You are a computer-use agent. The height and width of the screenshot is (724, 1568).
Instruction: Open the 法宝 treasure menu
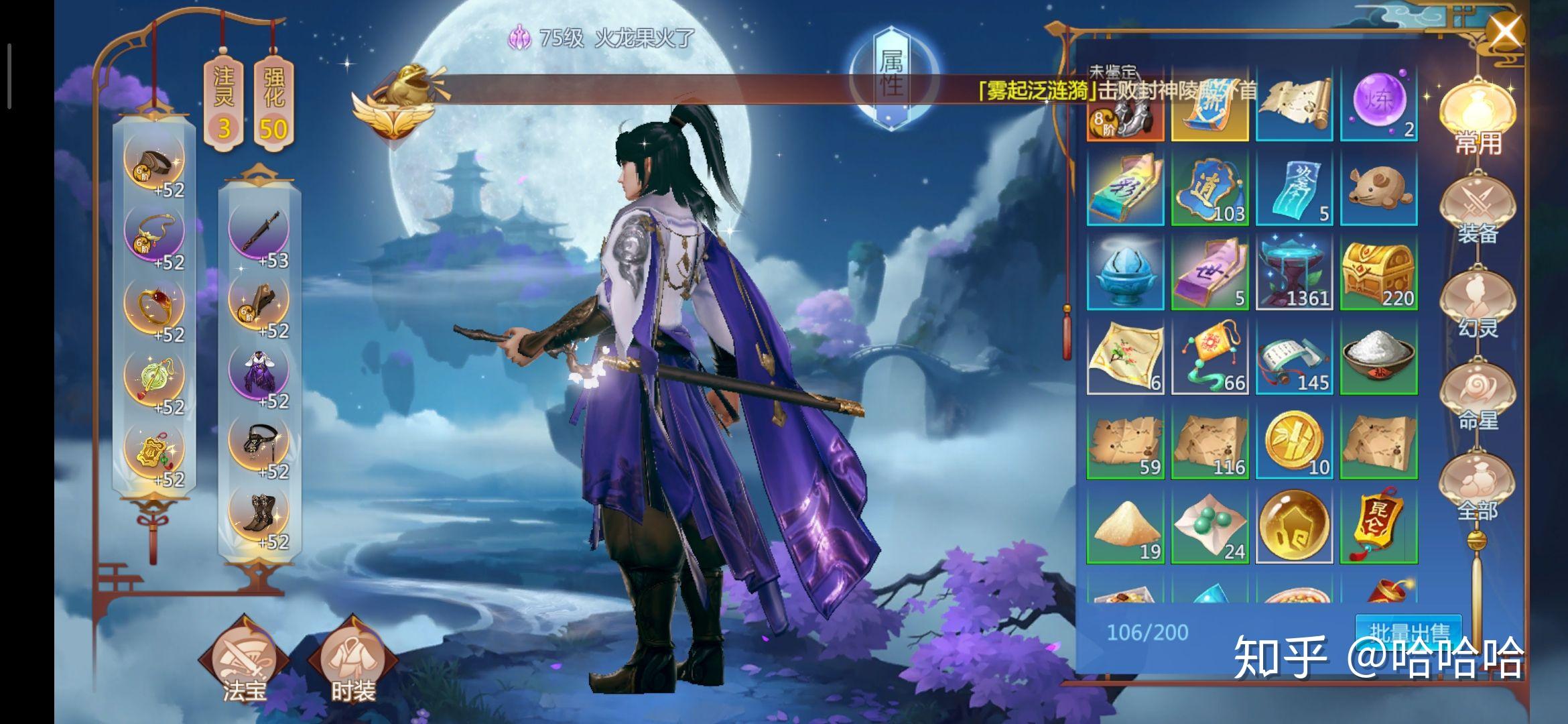click(x=244, y=660)
